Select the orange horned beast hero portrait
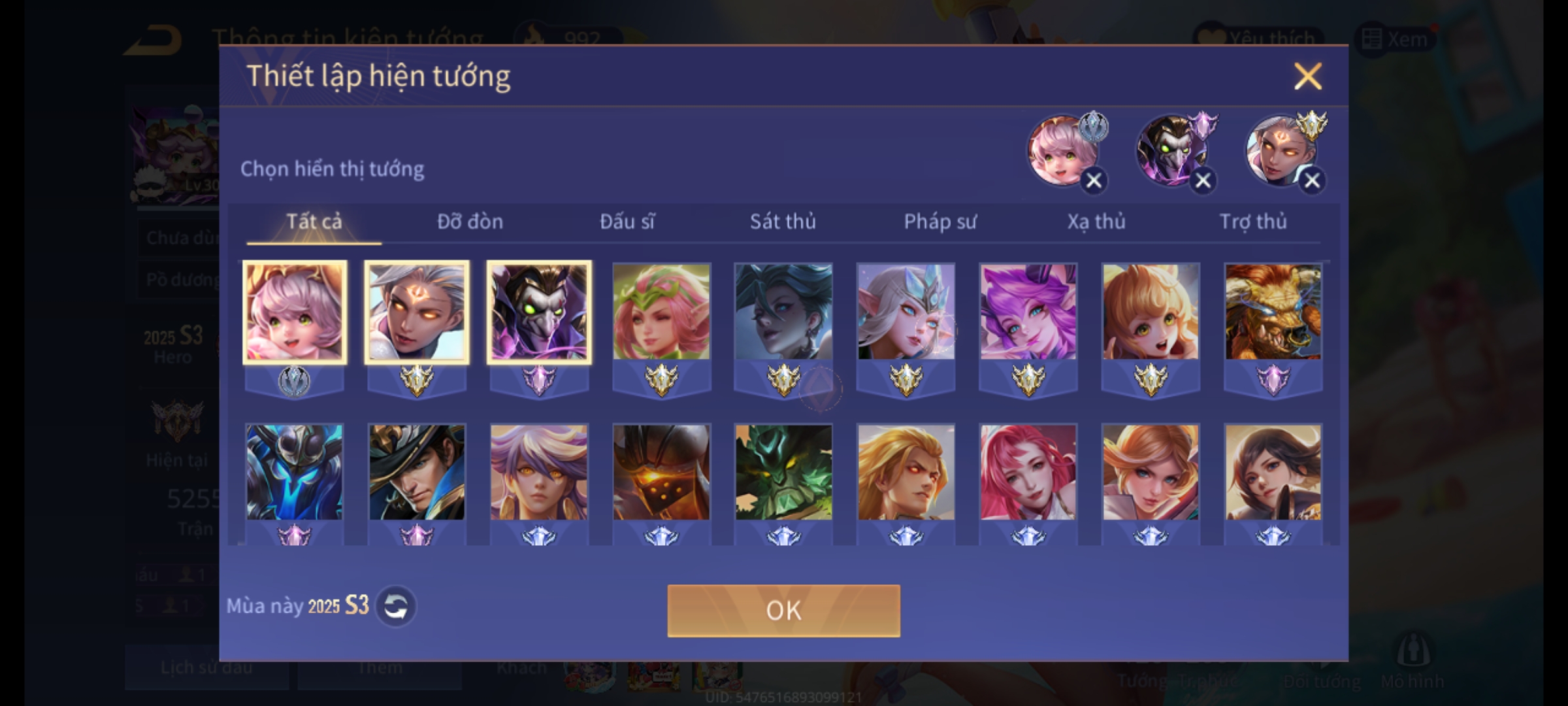Image resolution: width=1568 pixels, height=706 pixels. tap(1273, 312)
